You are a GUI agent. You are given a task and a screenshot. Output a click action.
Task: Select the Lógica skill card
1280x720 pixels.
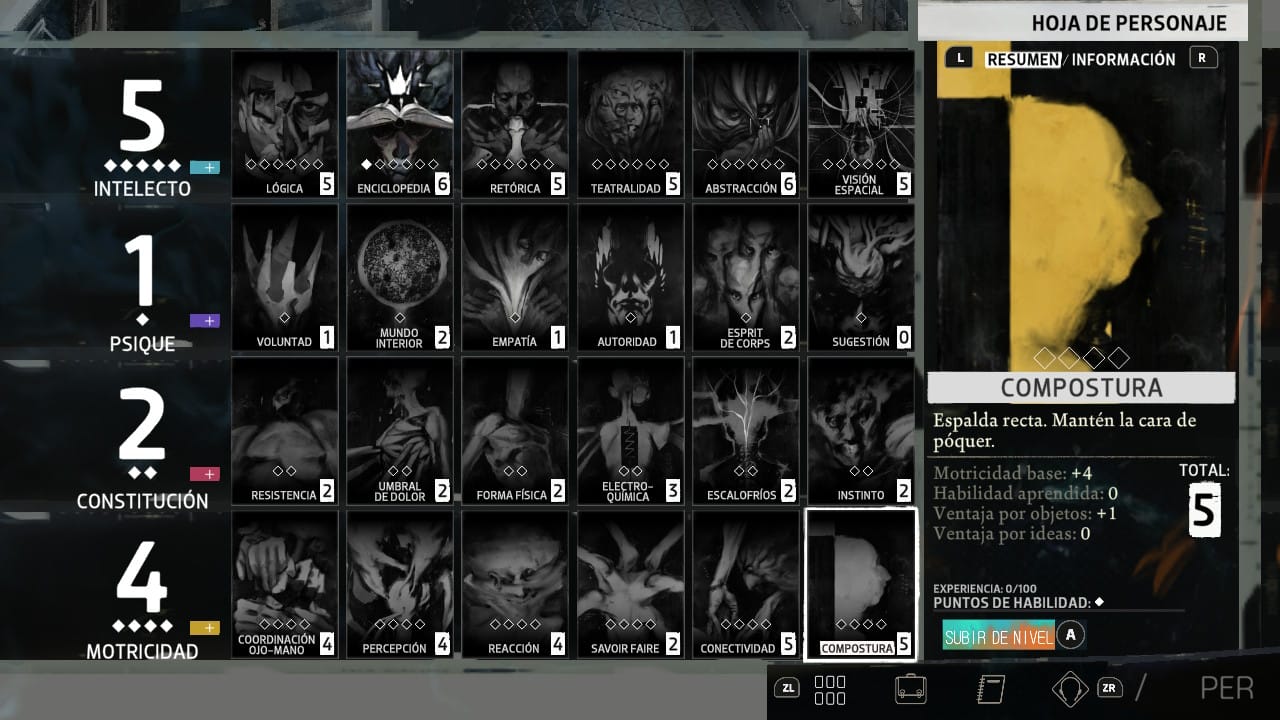click(285, 124)
